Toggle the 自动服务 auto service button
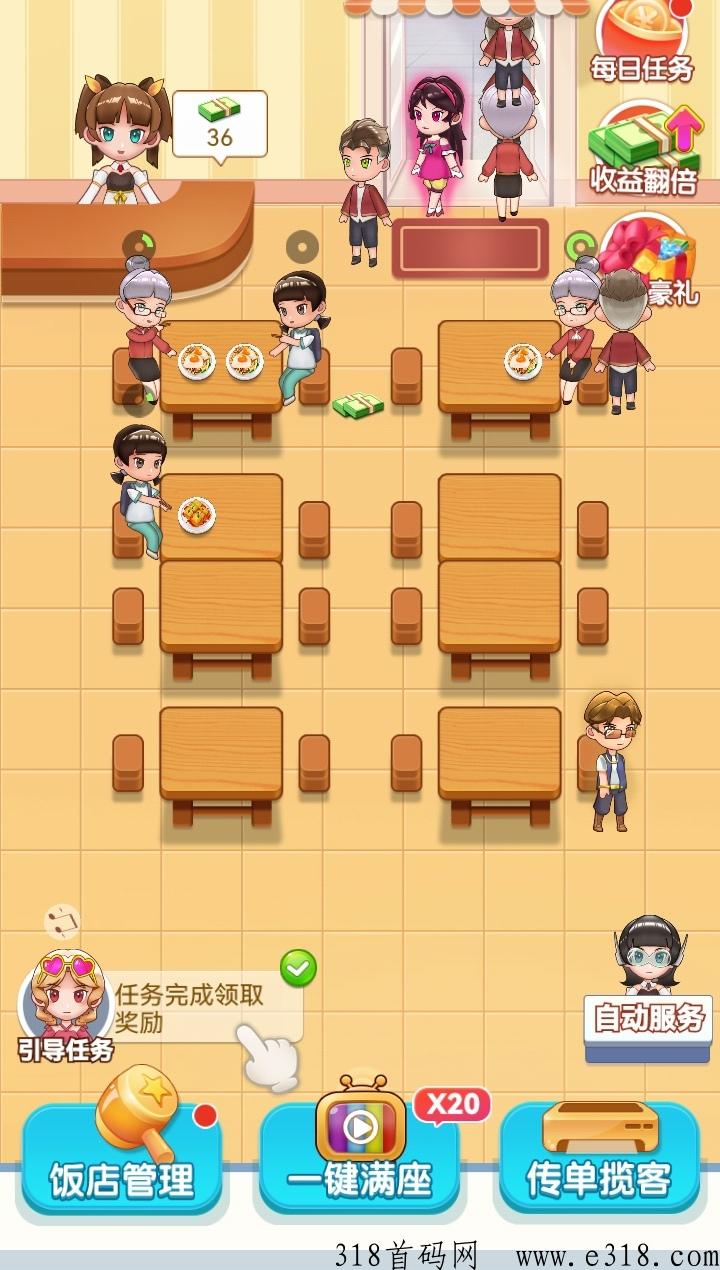This screenshot has width=720, height=1270. (649, 1020)
